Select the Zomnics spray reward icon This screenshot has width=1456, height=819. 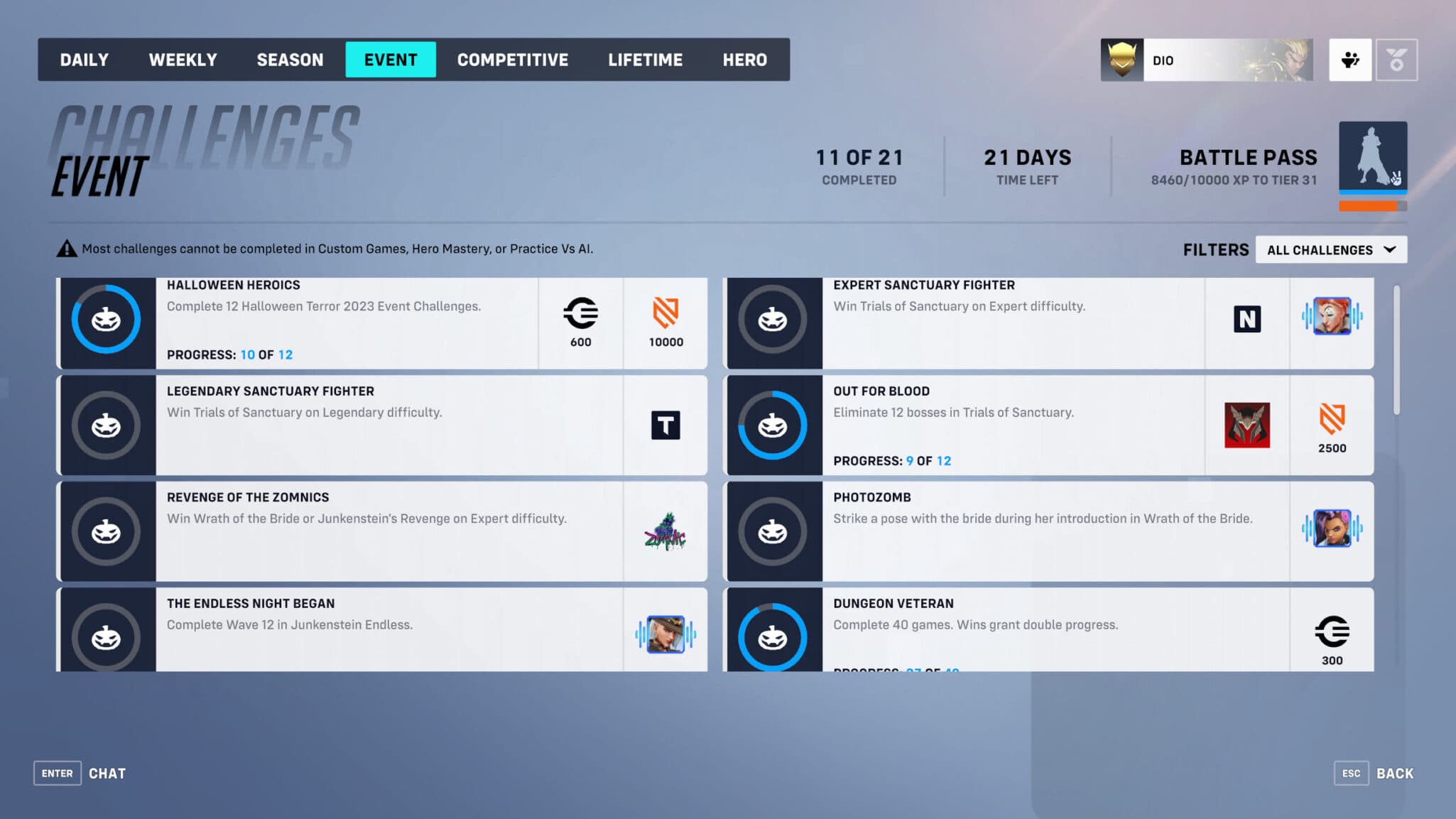coord(665,531)
